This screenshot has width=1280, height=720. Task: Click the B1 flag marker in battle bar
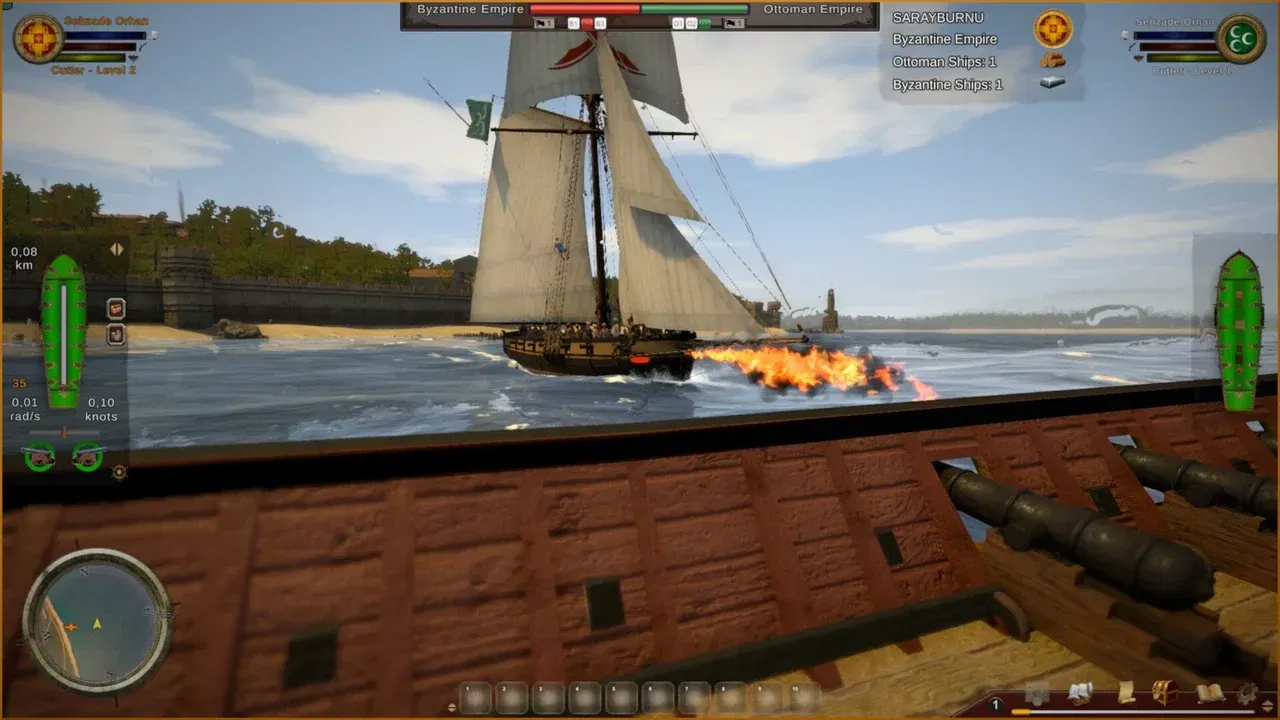point(575,23)
